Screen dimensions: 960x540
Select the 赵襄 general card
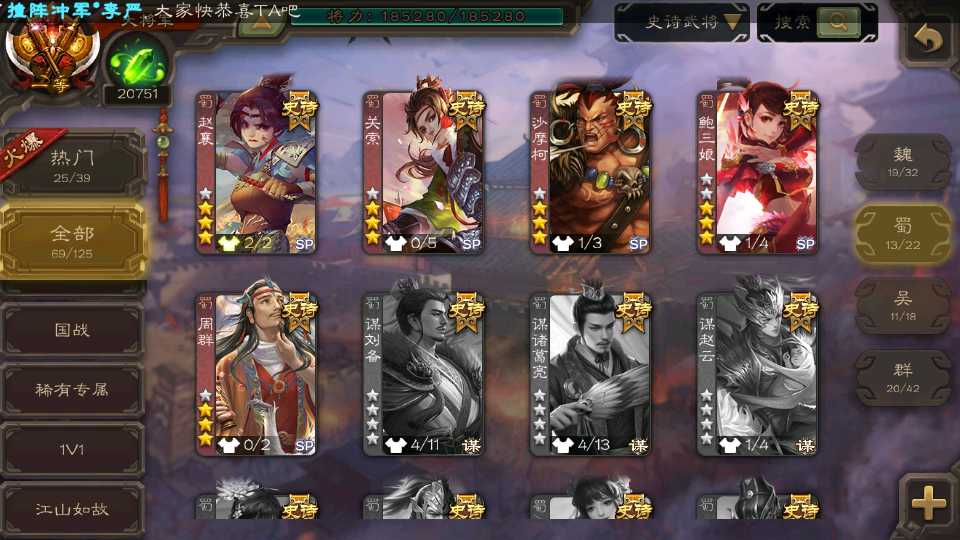pos(257,172)
